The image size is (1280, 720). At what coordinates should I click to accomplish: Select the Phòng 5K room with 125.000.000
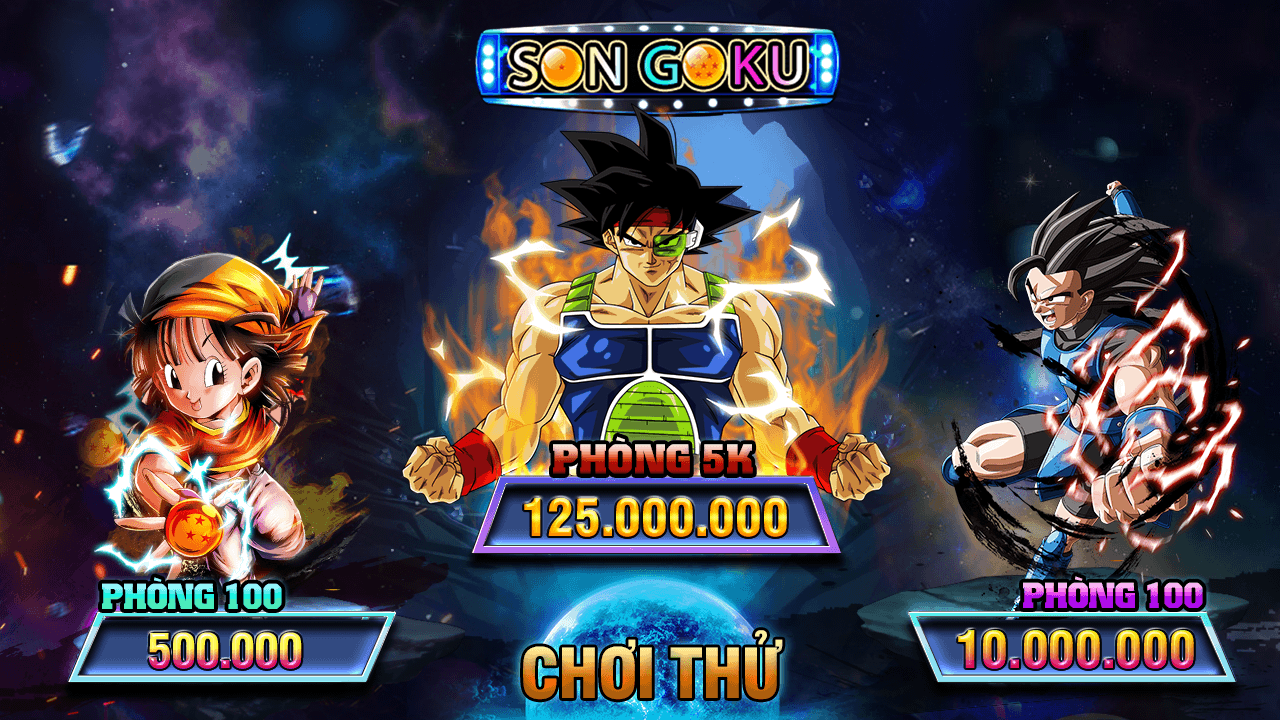655,517
